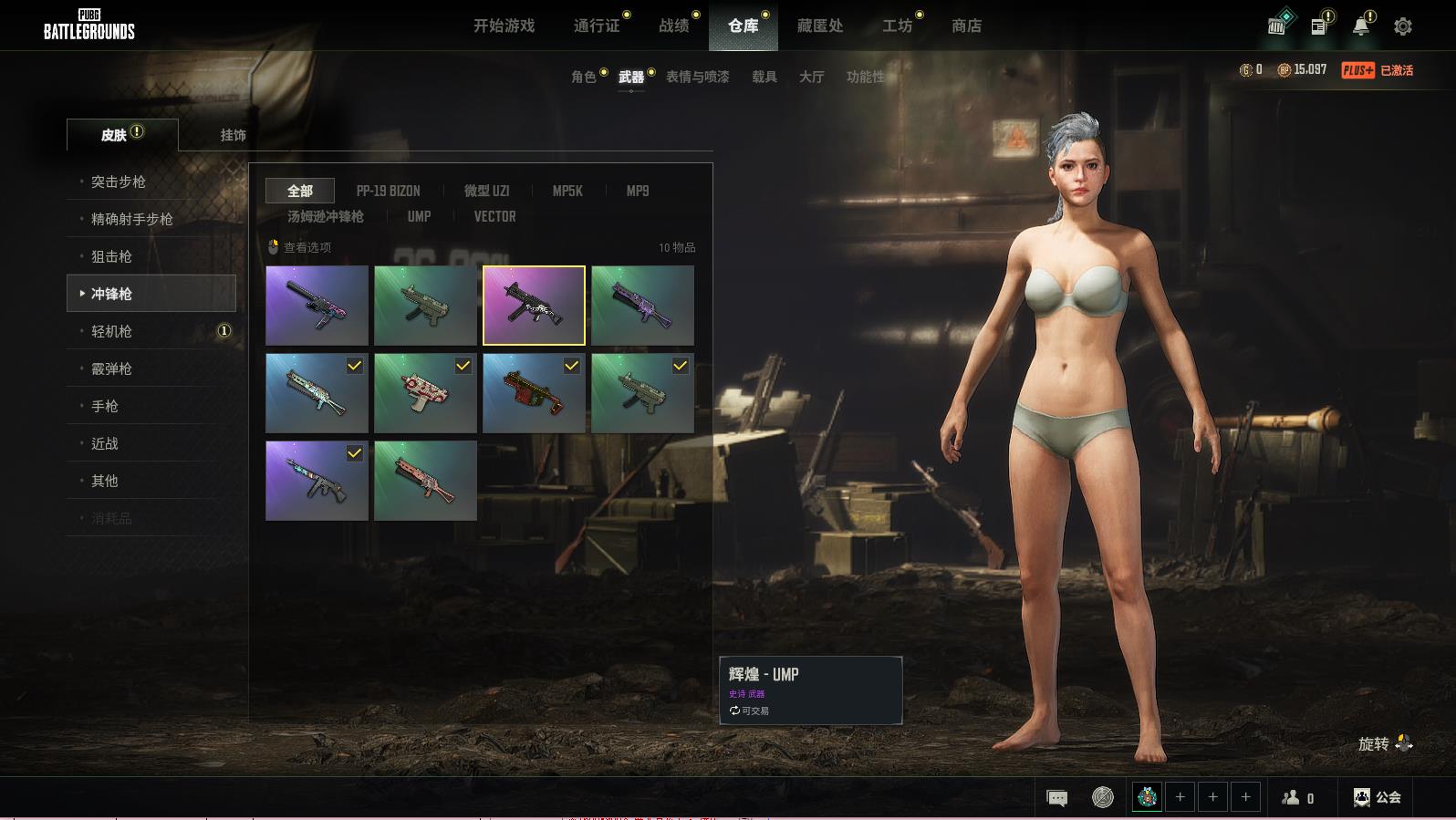Switch to the 工坊 workshop tab
Screen dimensions: 1456x820
[x=897, y=26]
